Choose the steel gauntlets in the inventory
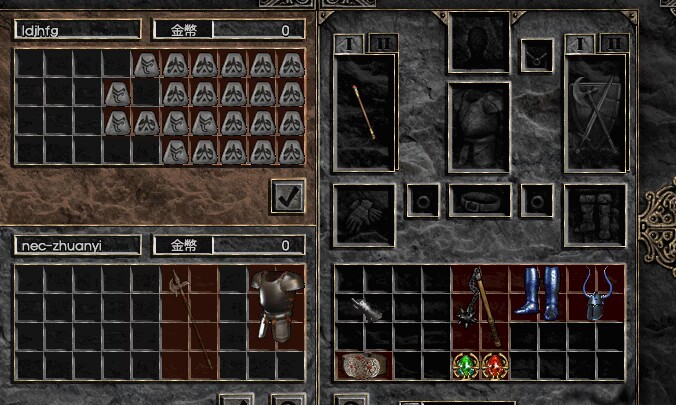Image resolution: width=676 pixels, height=405 pixels. pos(364,307)
